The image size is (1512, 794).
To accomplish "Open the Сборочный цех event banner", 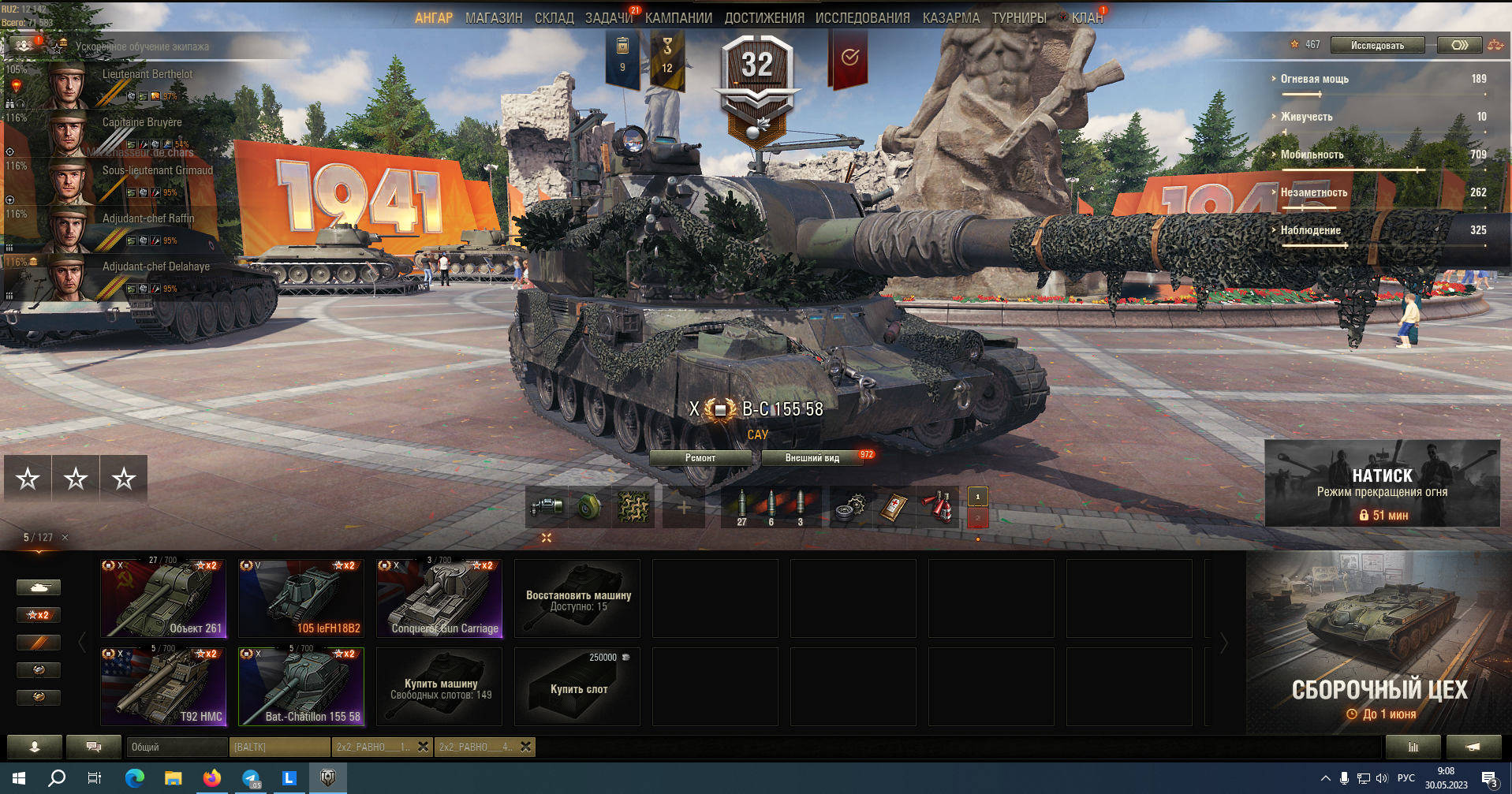I will (x=1379, y=643).
